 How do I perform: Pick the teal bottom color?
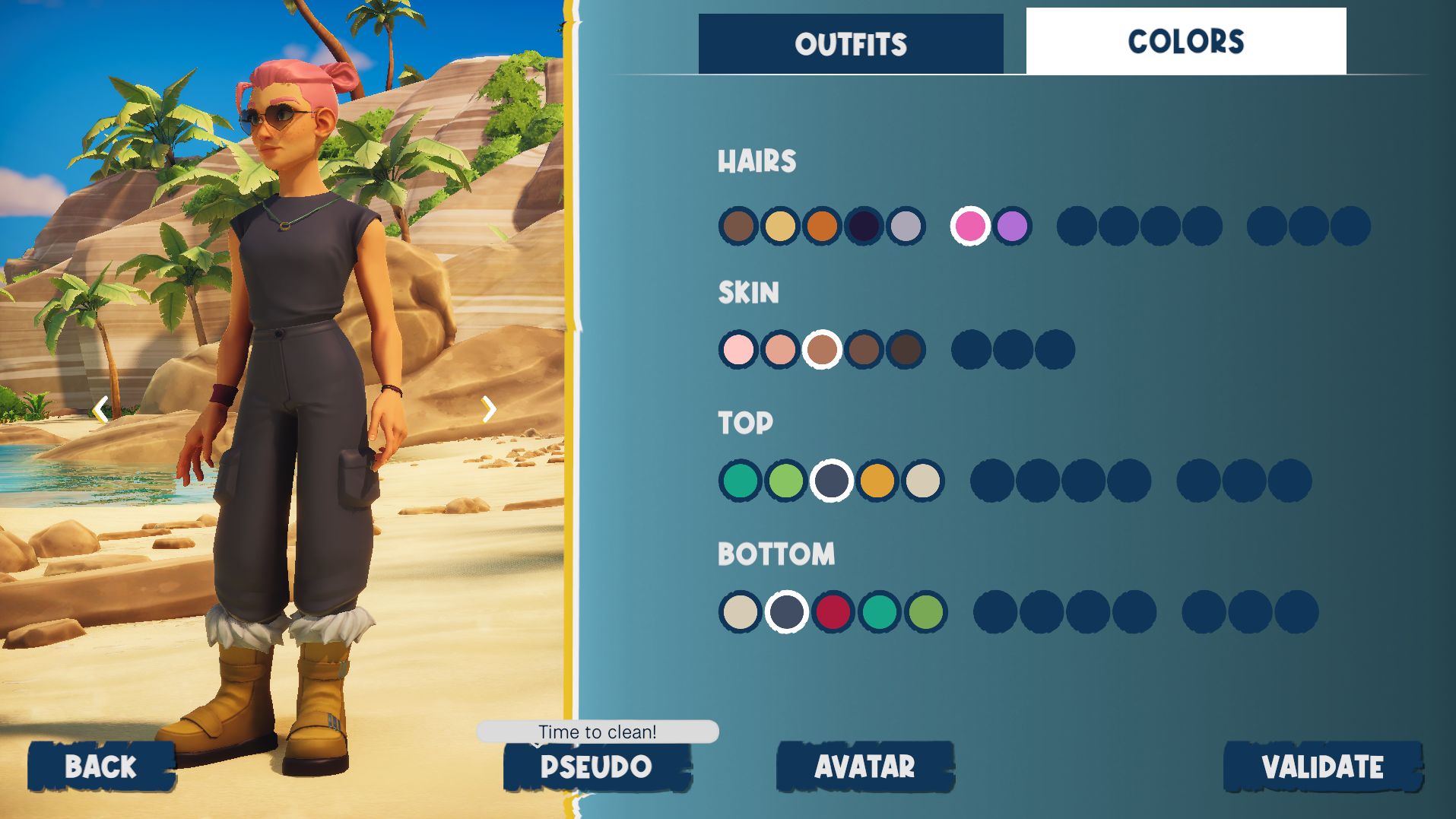[x=879, y=611]
